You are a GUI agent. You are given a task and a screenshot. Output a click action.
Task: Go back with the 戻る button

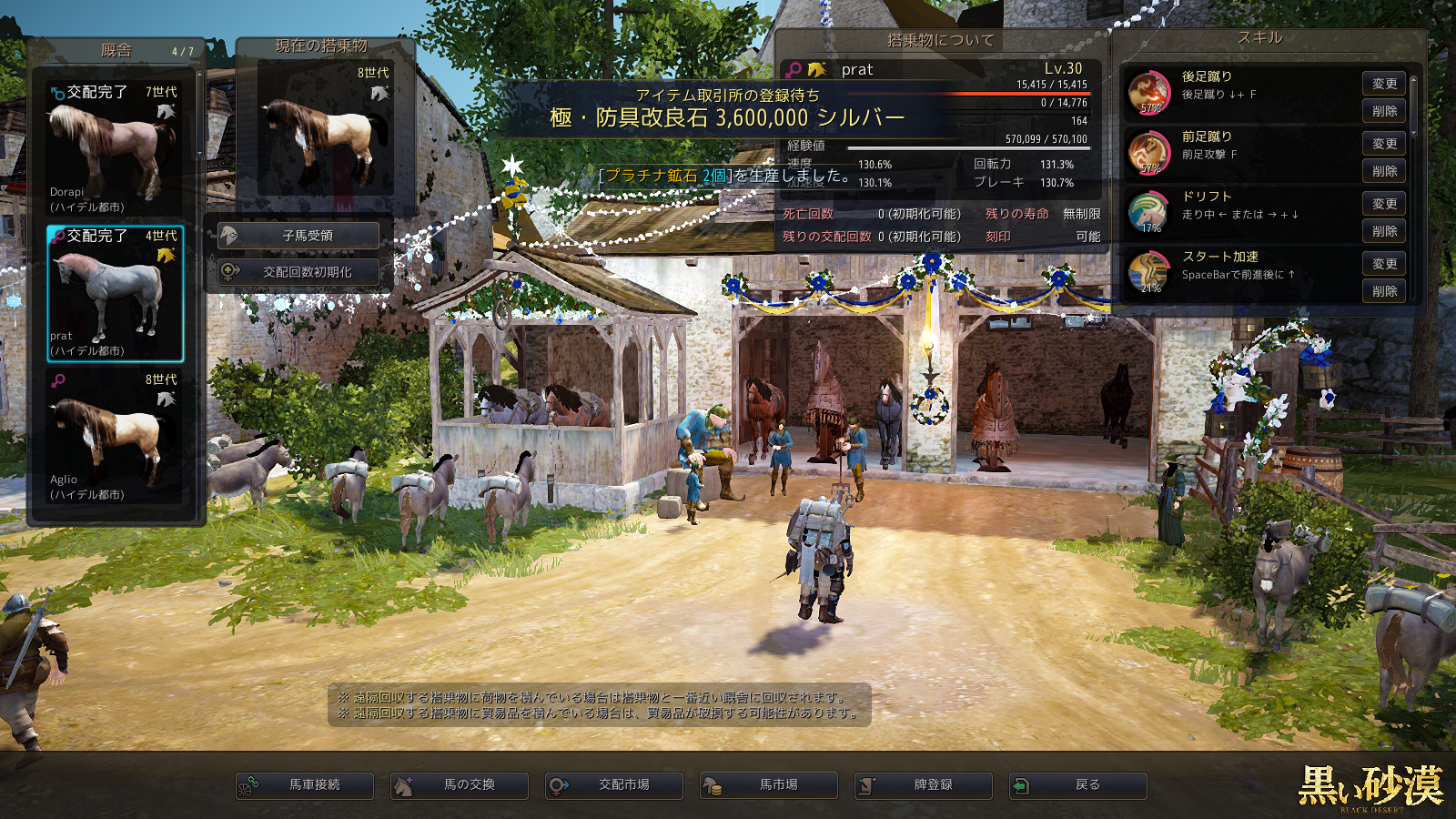coord(1078,785)
